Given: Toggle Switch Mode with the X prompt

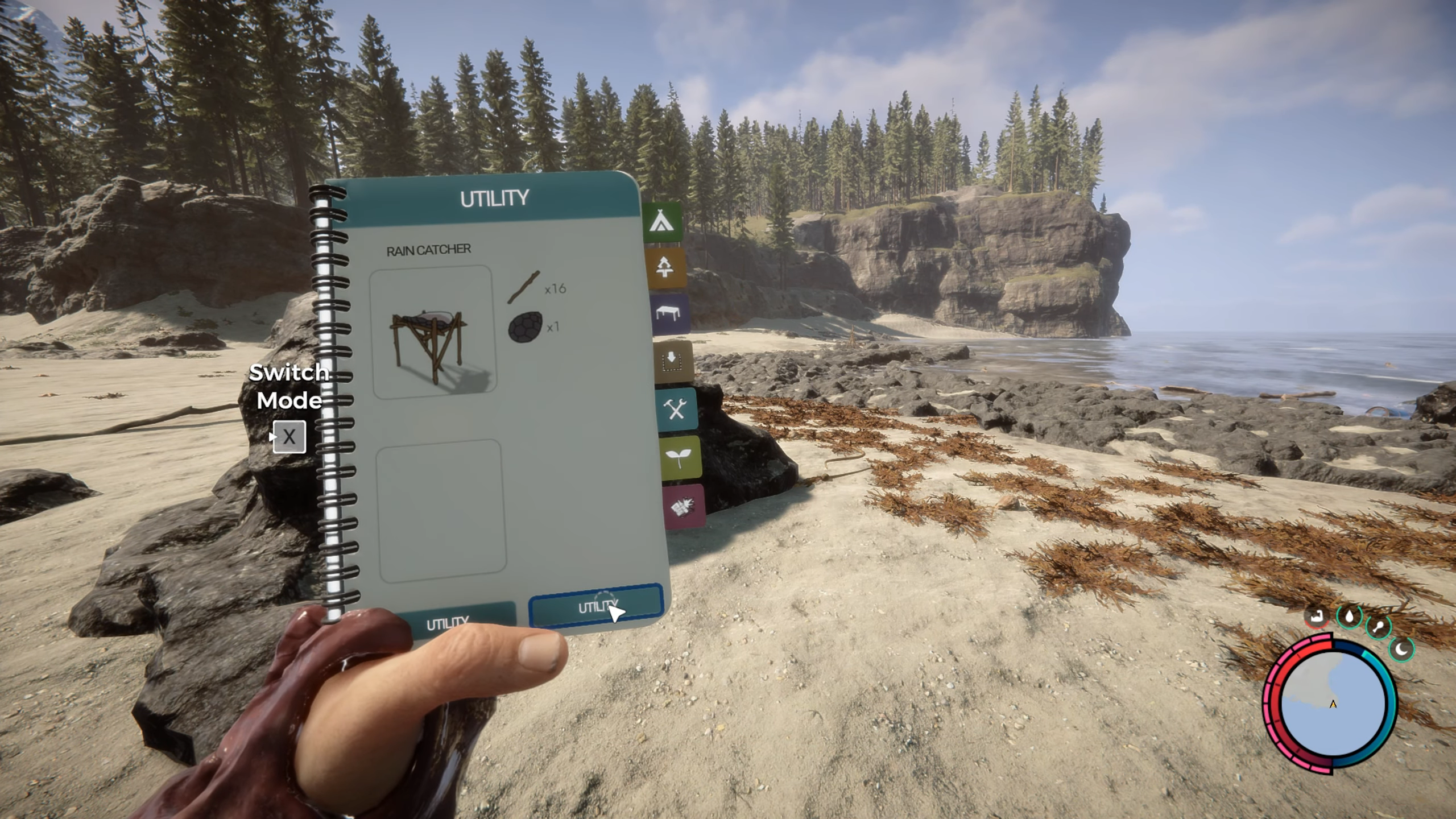Looking at the screenshot, I should [289, 437].
